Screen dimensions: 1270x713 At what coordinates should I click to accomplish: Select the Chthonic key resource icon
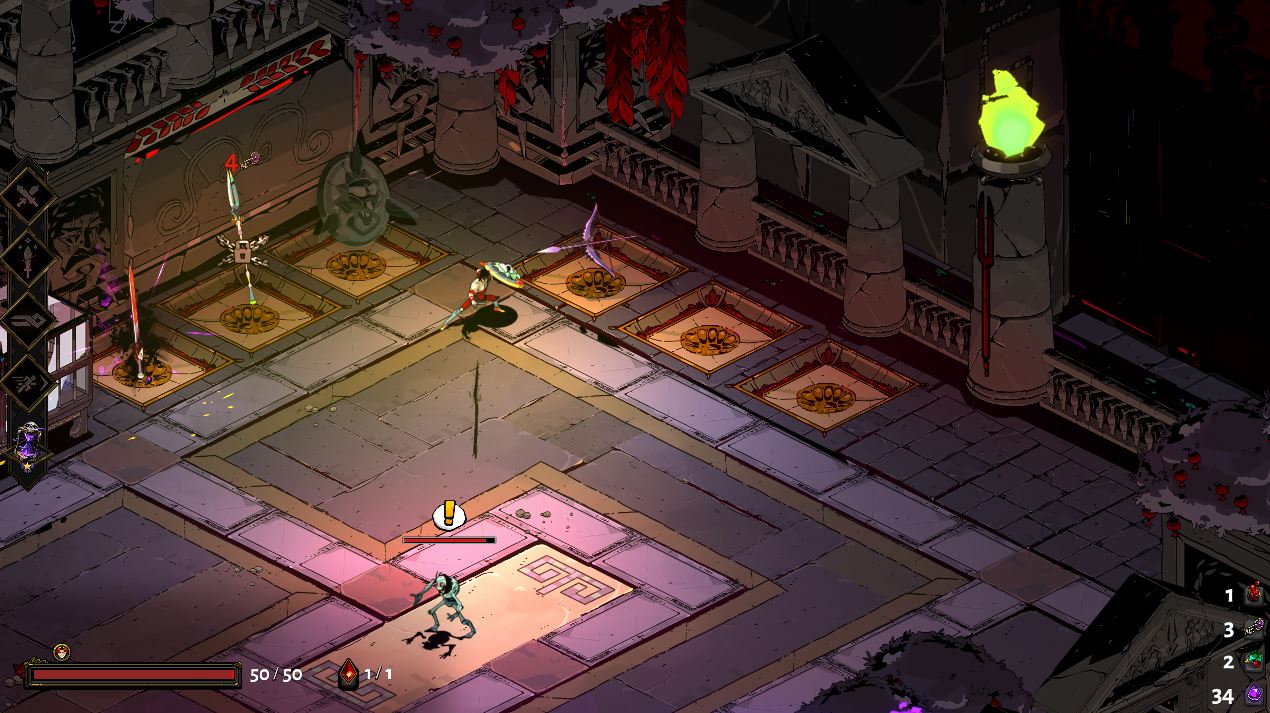coord(1254,629)
